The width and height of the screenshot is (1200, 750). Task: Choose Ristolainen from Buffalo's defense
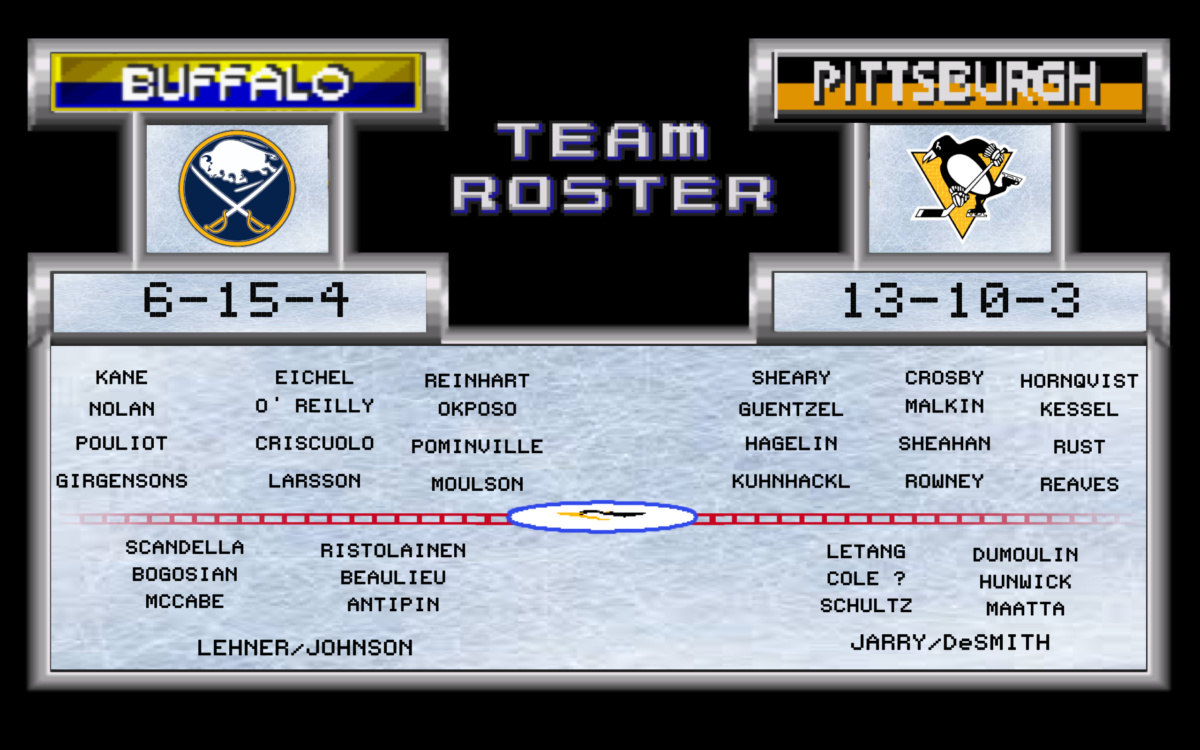[393, 551]
